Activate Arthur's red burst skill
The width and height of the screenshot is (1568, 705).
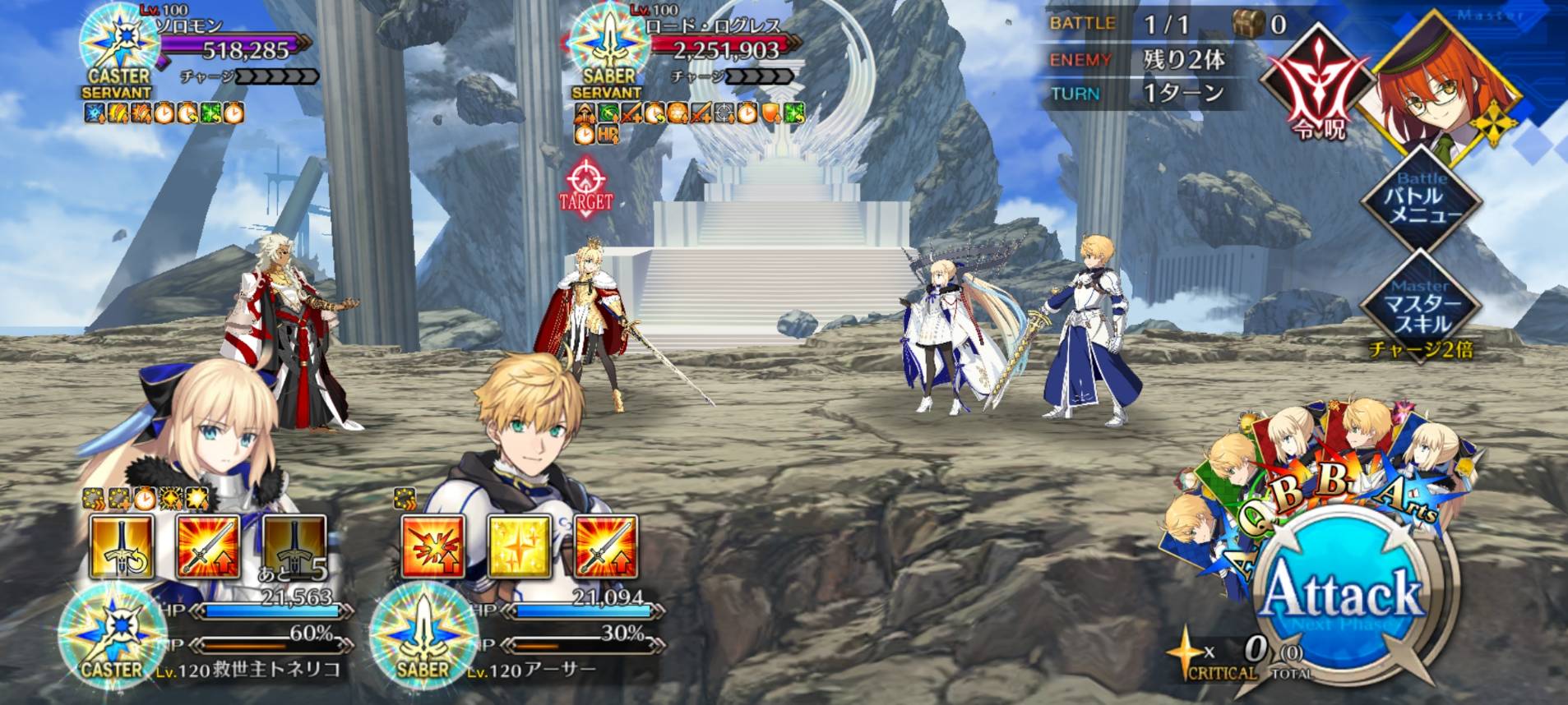(433, 546)
